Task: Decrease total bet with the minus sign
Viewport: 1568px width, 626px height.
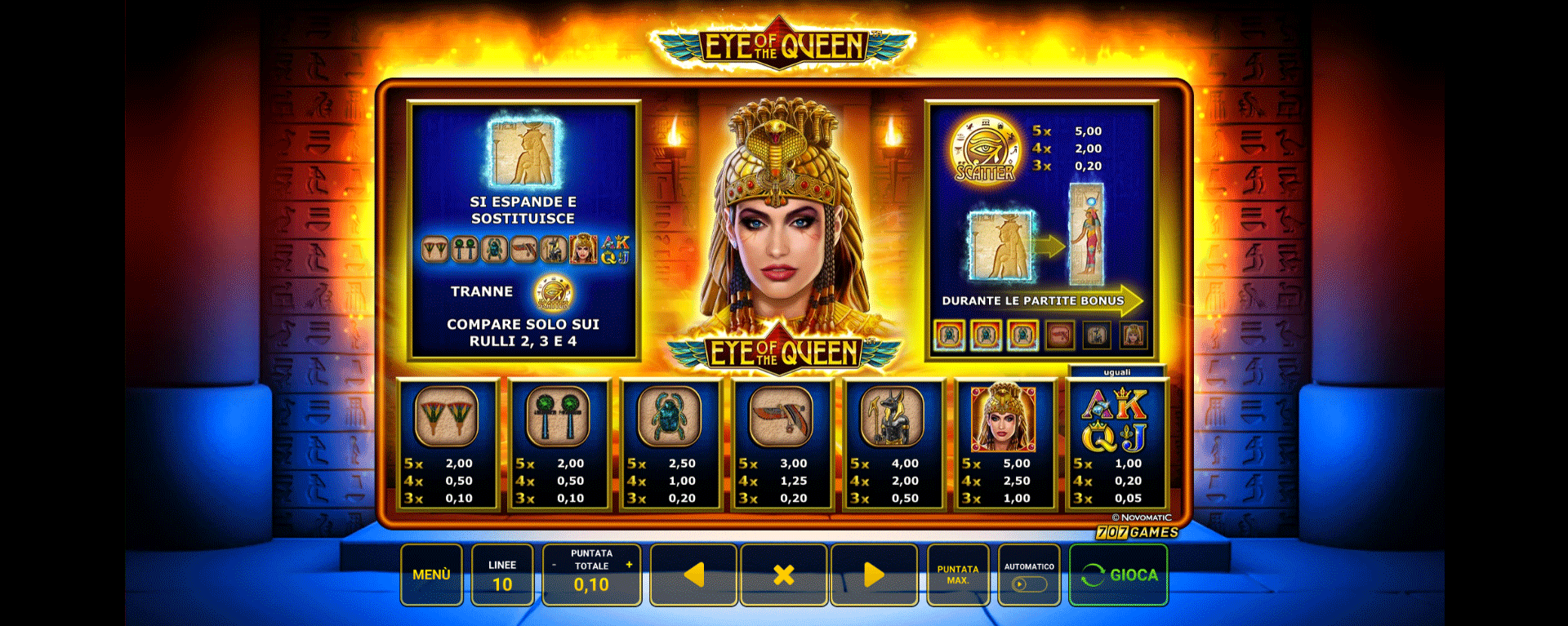Action: [554, 565]
